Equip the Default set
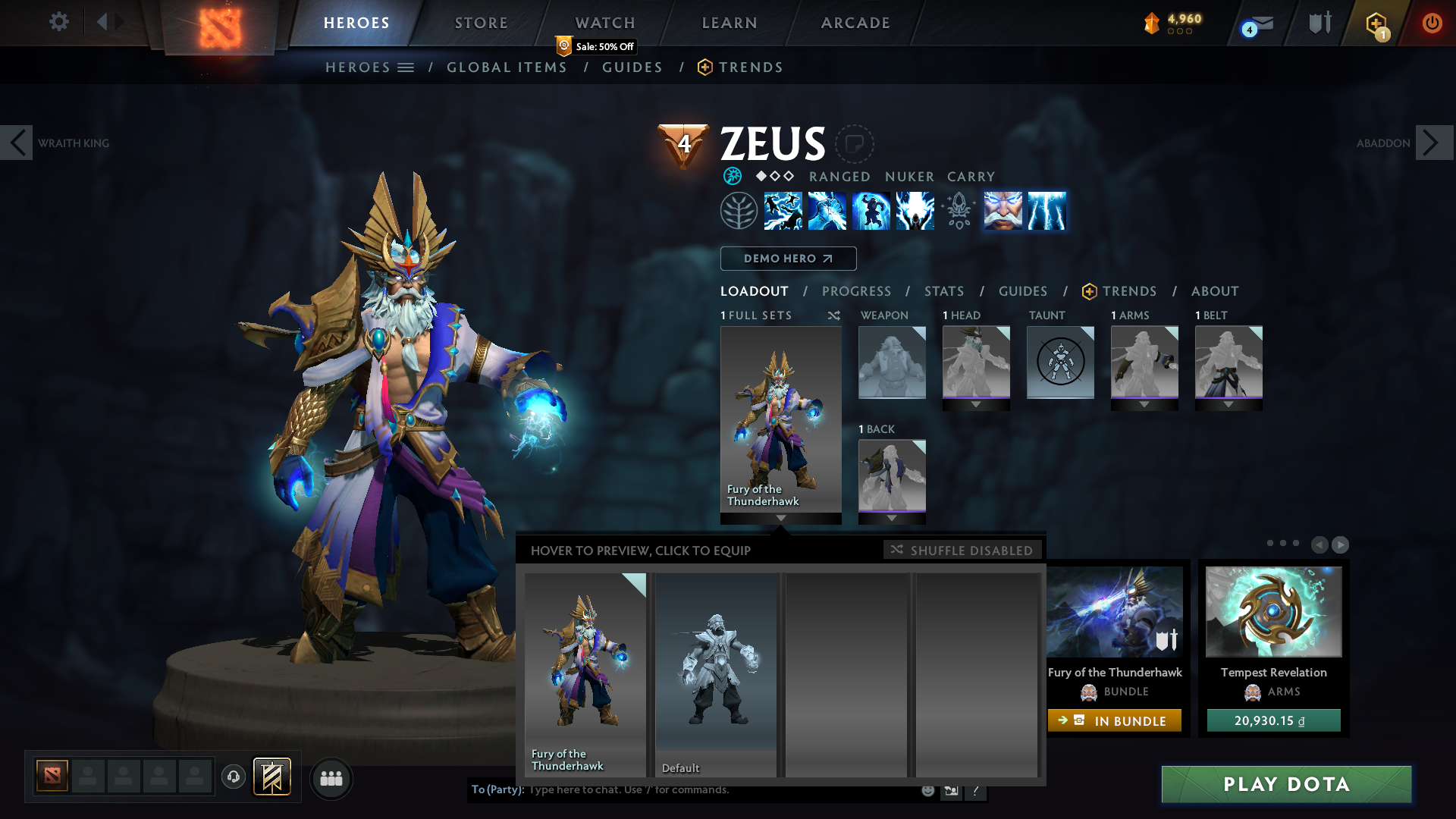1456x819 pixels. [716, 674]
